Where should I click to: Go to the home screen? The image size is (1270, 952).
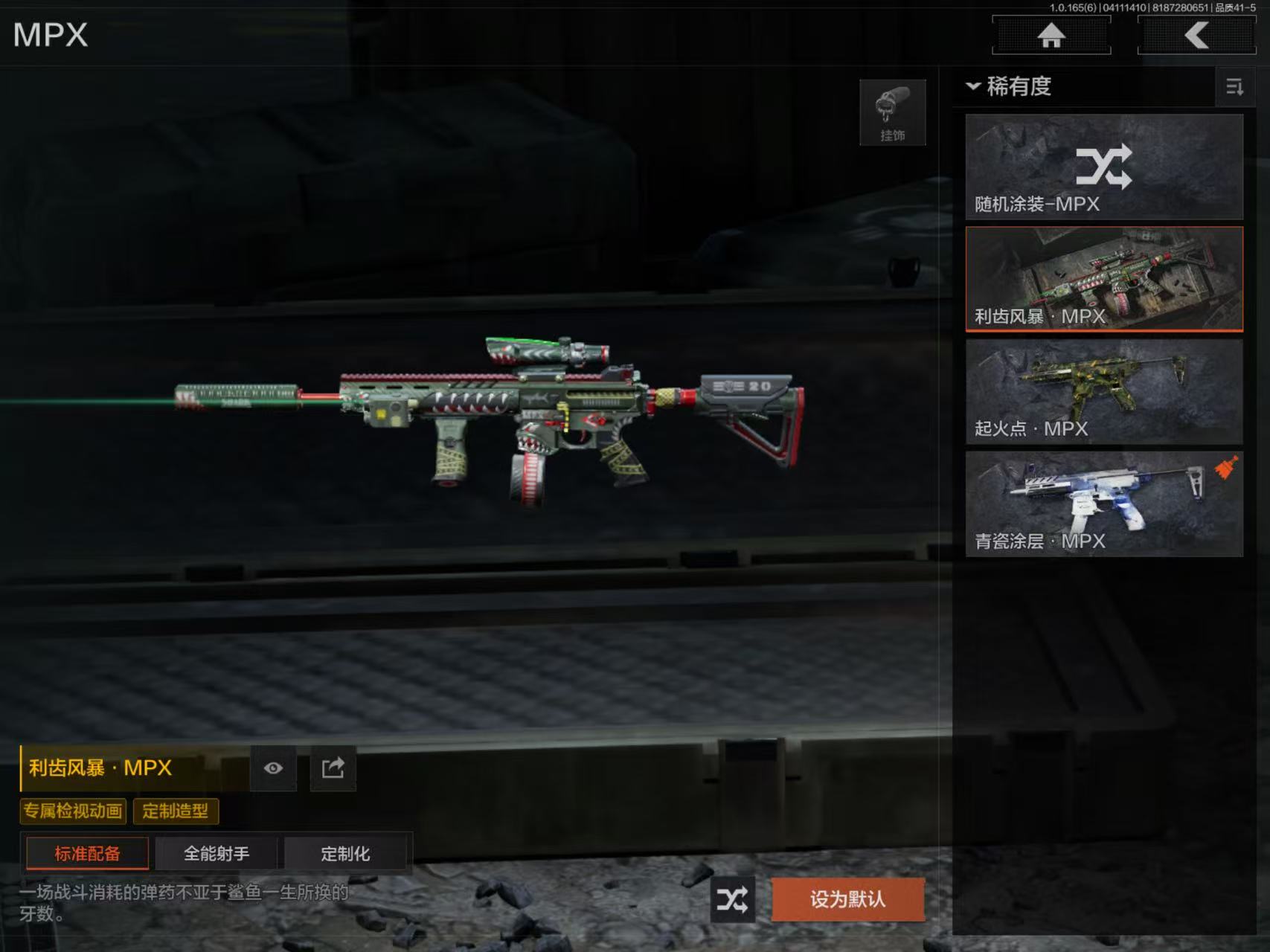pyautogui.click(x=1051, y=35)
